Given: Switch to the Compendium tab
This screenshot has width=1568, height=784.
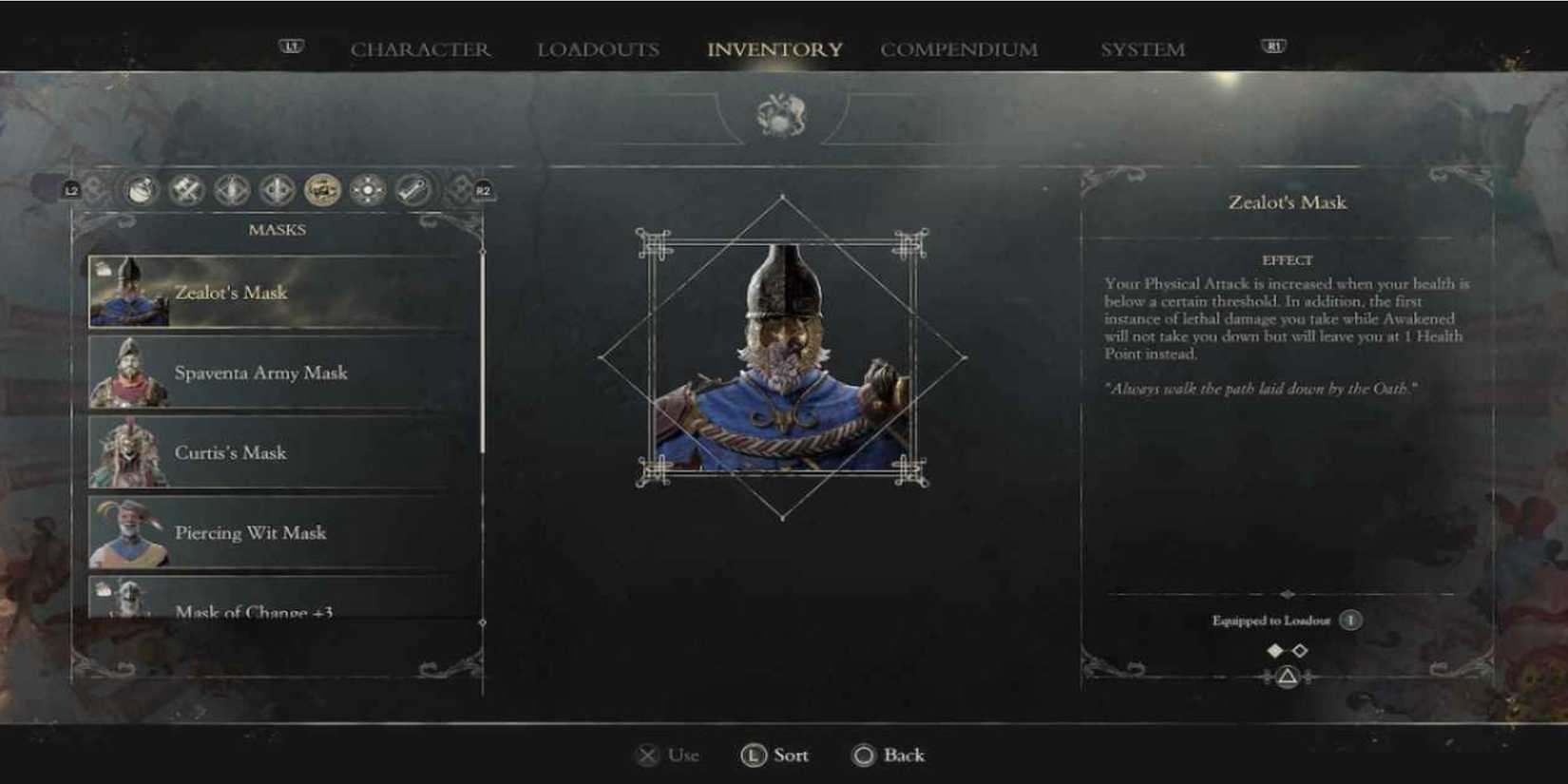Looking at the screenshot, I should pos(959,49).
